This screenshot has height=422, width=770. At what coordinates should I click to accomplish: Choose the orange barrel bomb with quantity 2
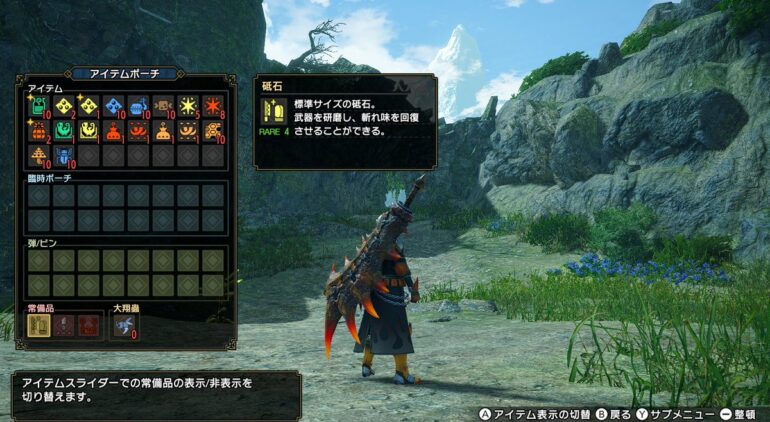(39, 131)
